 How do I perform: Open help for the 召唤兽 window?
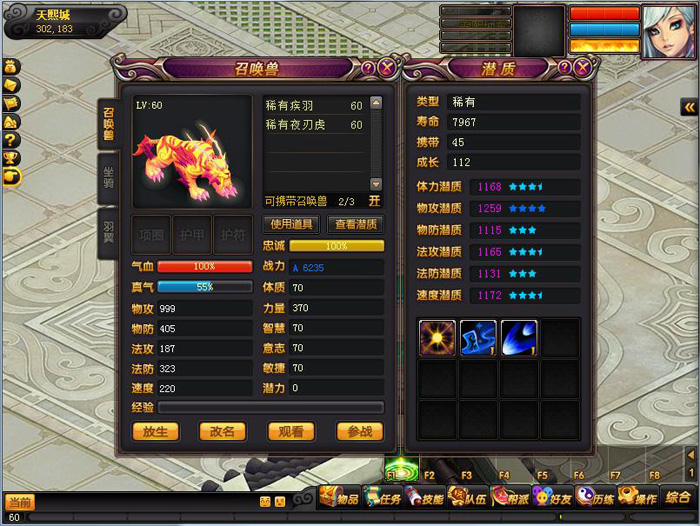pos(368,68)
